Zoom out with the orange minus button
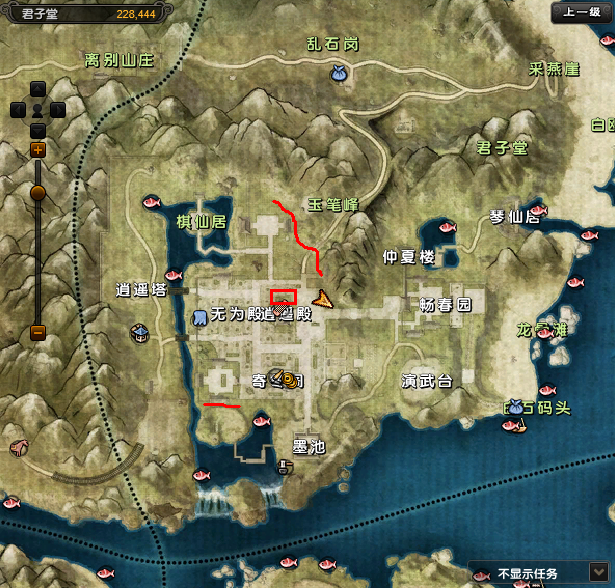The image size is (615, 588). pyautogui.click(x=38, y=331)
